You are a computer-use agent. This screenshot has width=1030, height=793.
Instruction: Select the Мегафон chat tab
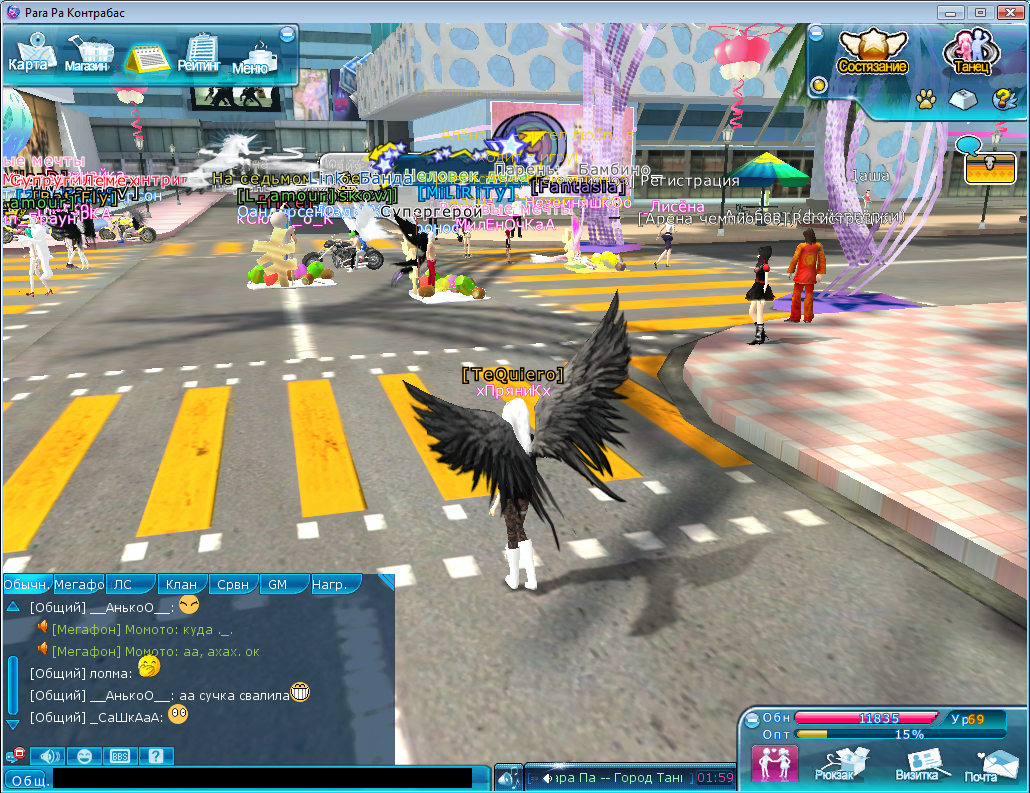pyautogui.click(x=79, y=584)
